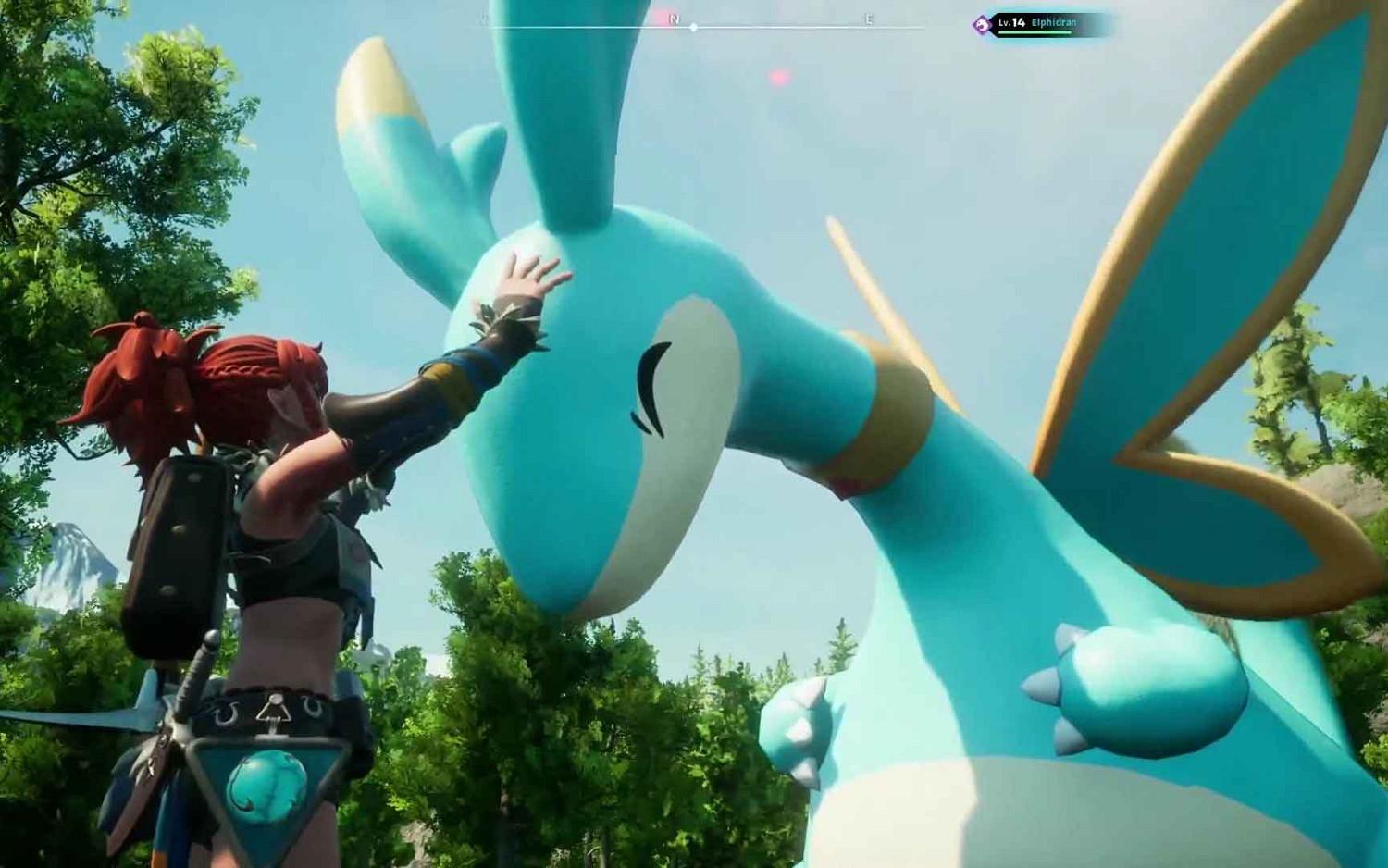Click the white diamond heading indicator on the compass
Viewport: 1388px width, 868px height.
coord(694,27)
